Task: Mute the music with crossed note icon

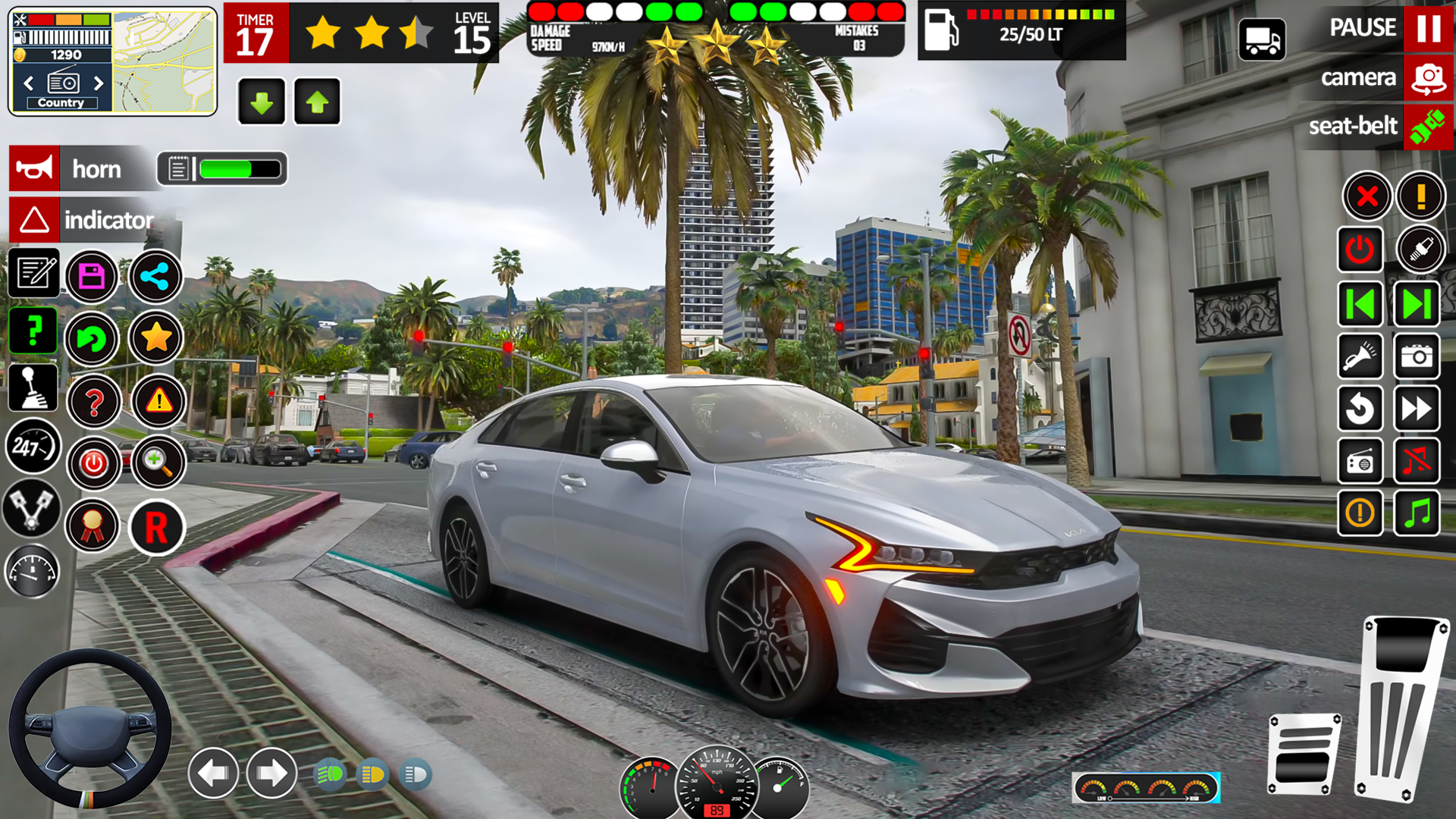Action: (x=1416, y=460)
